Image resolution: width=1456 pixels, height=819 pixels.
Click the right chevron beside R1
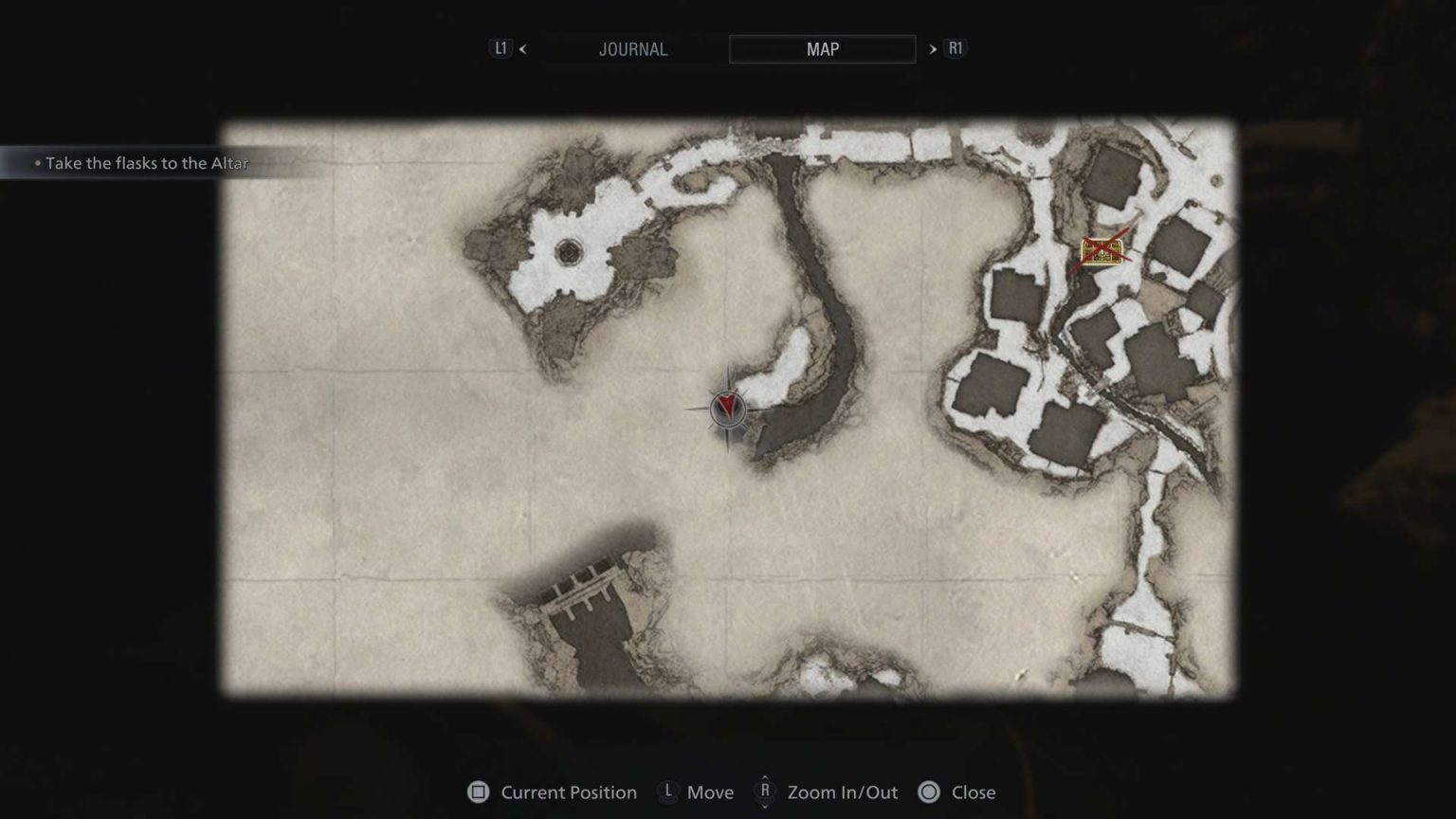point(935,48)
